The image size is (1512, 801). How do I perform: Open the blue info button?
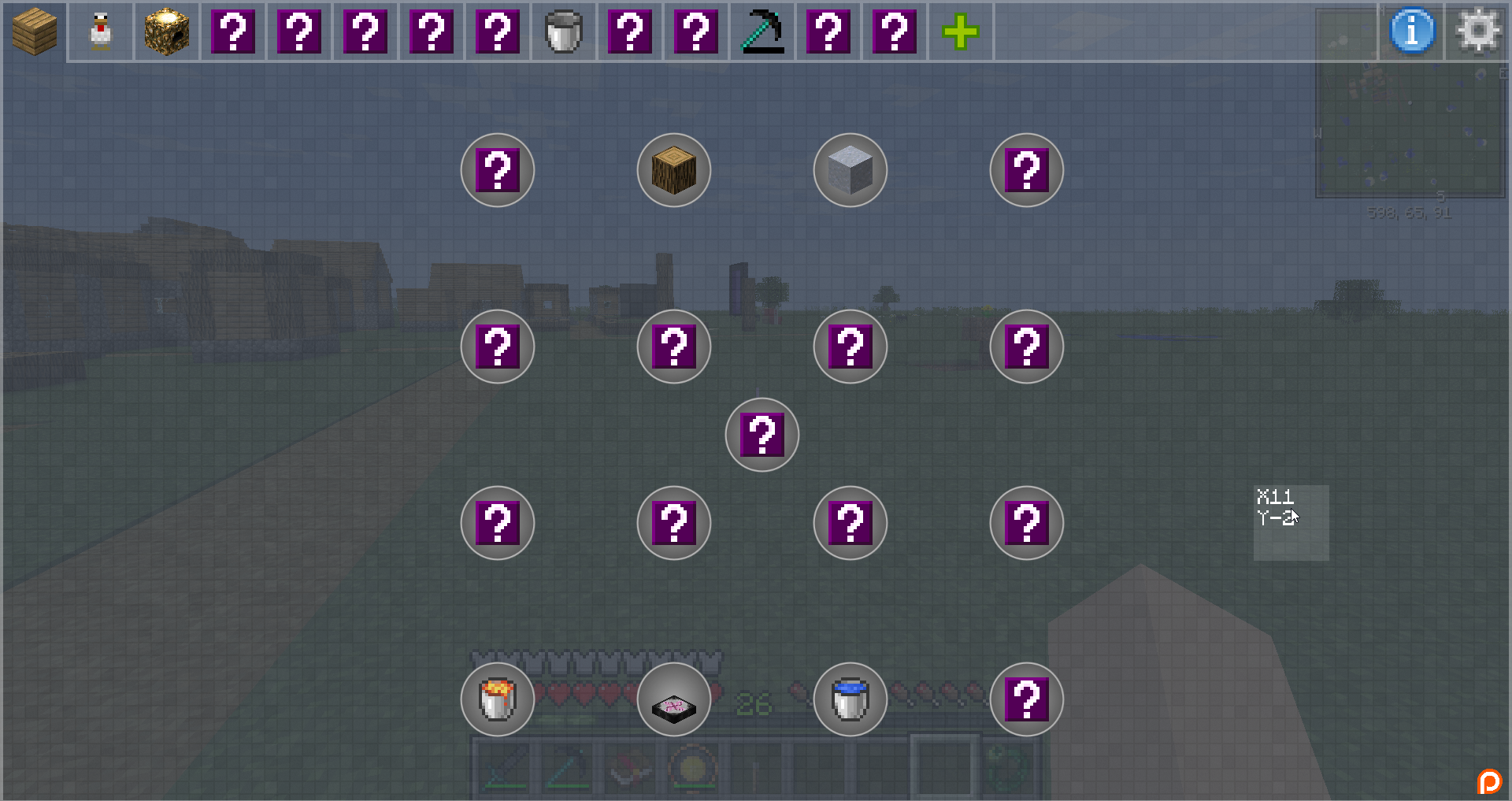pyautogui.click(x=1412, y=32)
